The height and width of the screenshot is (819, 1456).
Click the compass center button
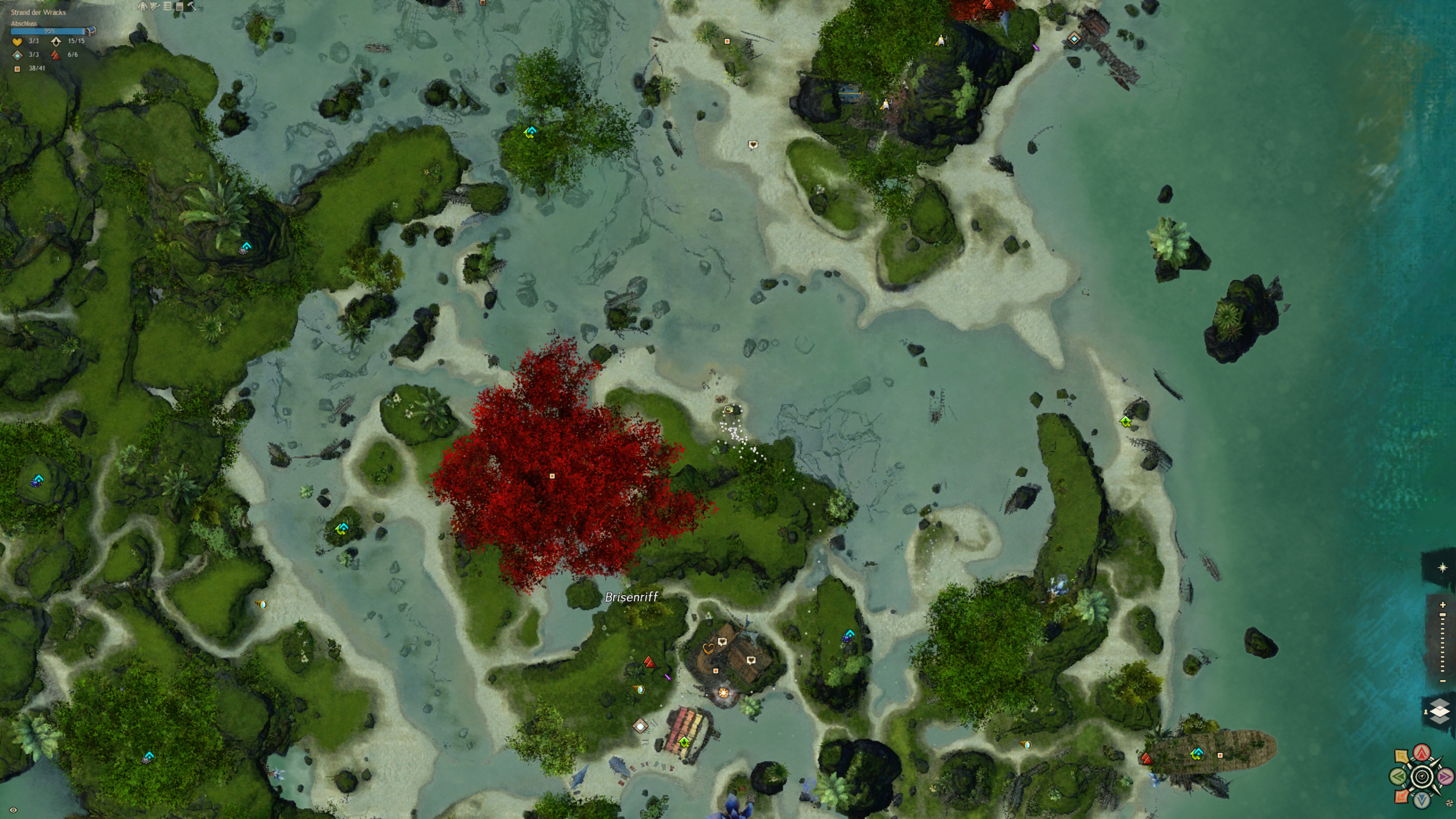tap(1422, 776)
